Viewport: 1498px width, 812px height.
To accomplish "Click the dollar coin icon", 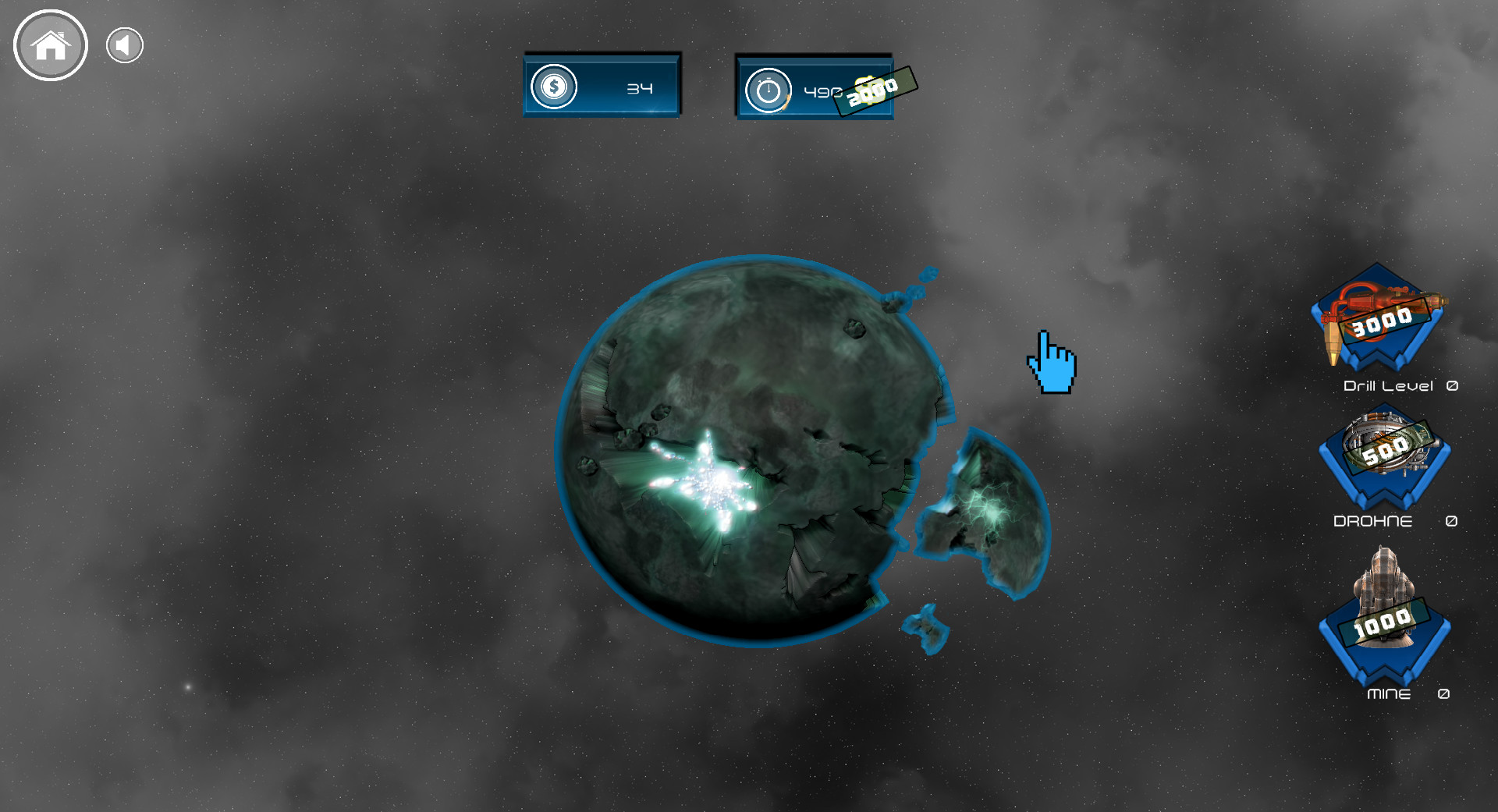I will point(554,87).
